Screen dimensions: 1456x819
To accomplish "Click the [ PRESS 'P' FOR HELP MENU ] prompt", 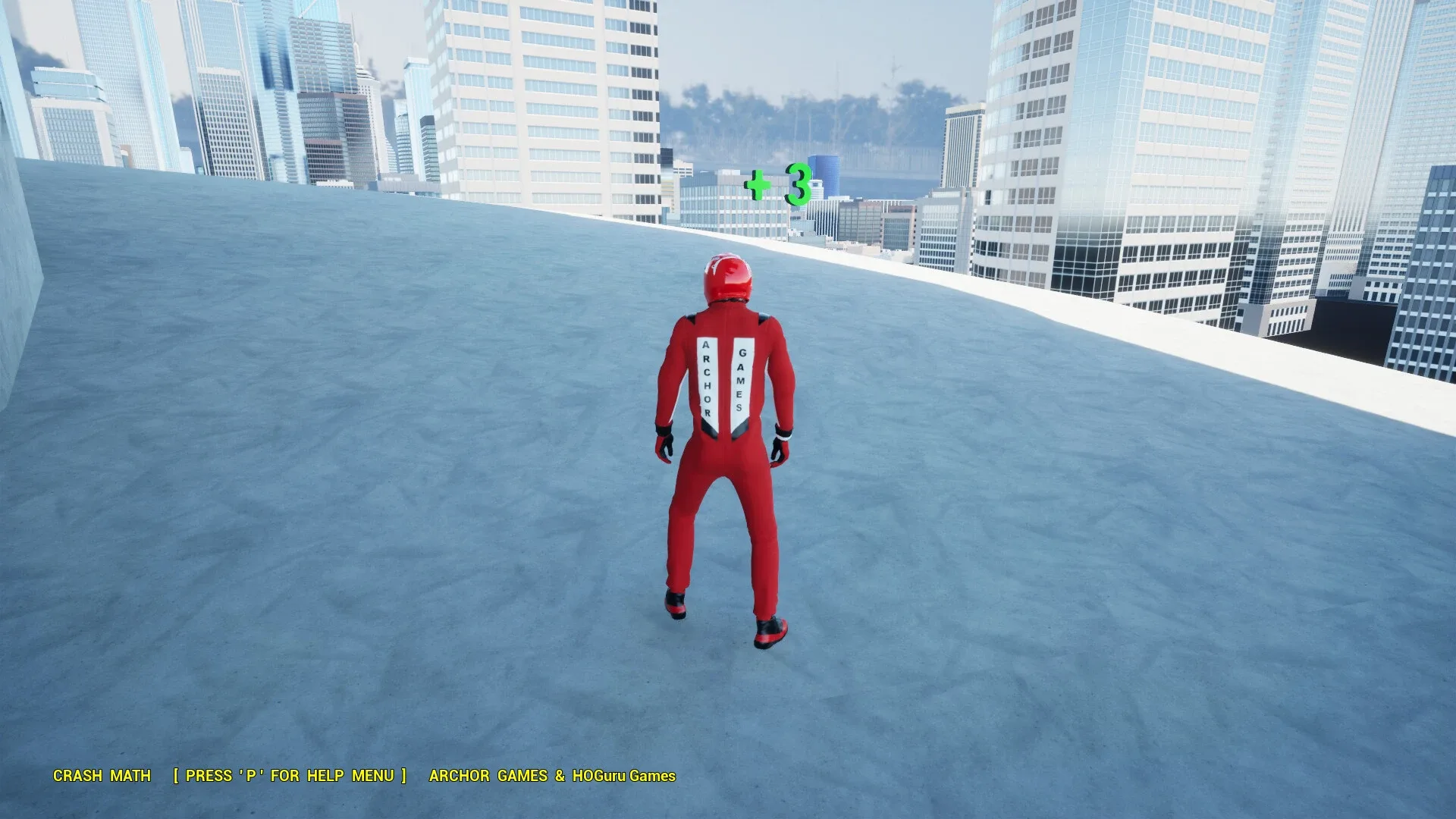I will coord(290,776).
